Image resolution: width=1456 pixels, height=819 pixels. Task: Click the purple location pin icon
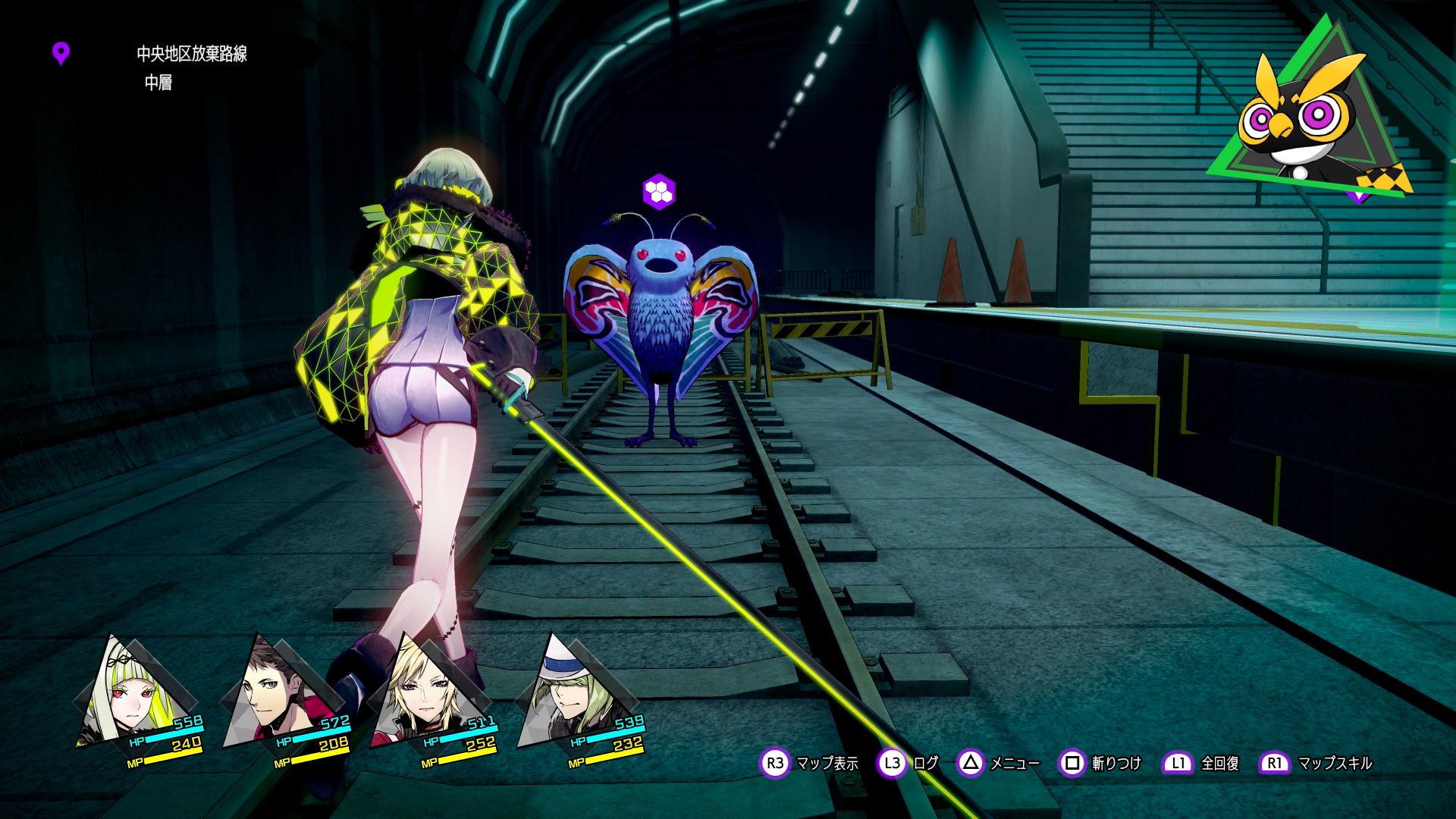(x=61, y=53)
